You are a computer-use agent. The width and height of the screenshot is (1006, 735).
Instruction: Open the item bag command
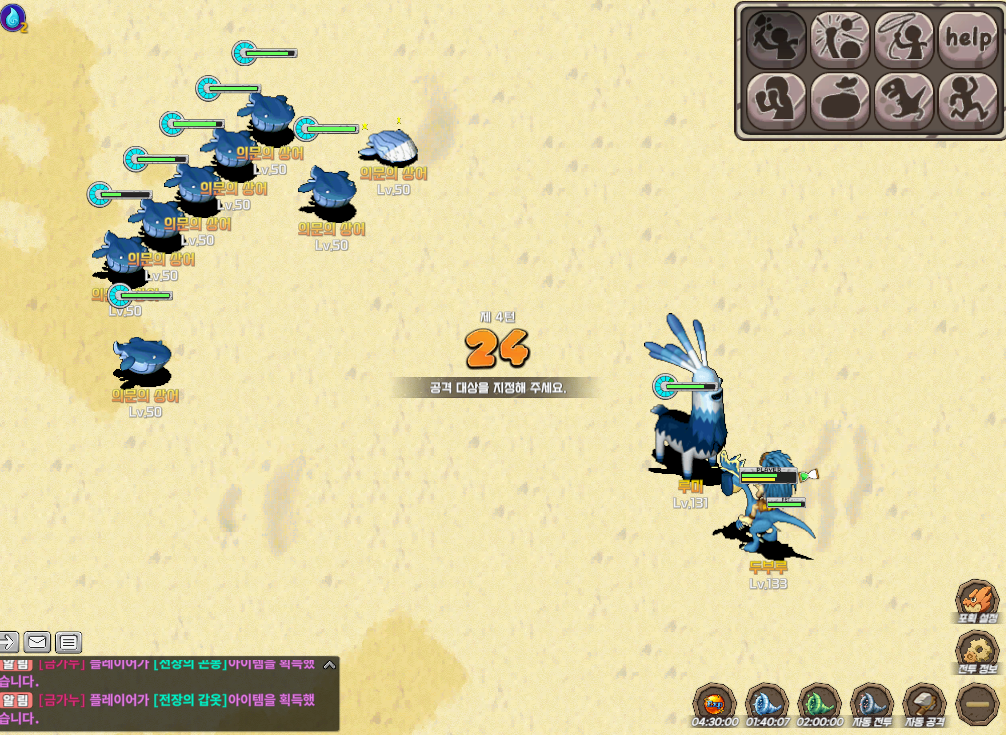(x=840, y=101)
